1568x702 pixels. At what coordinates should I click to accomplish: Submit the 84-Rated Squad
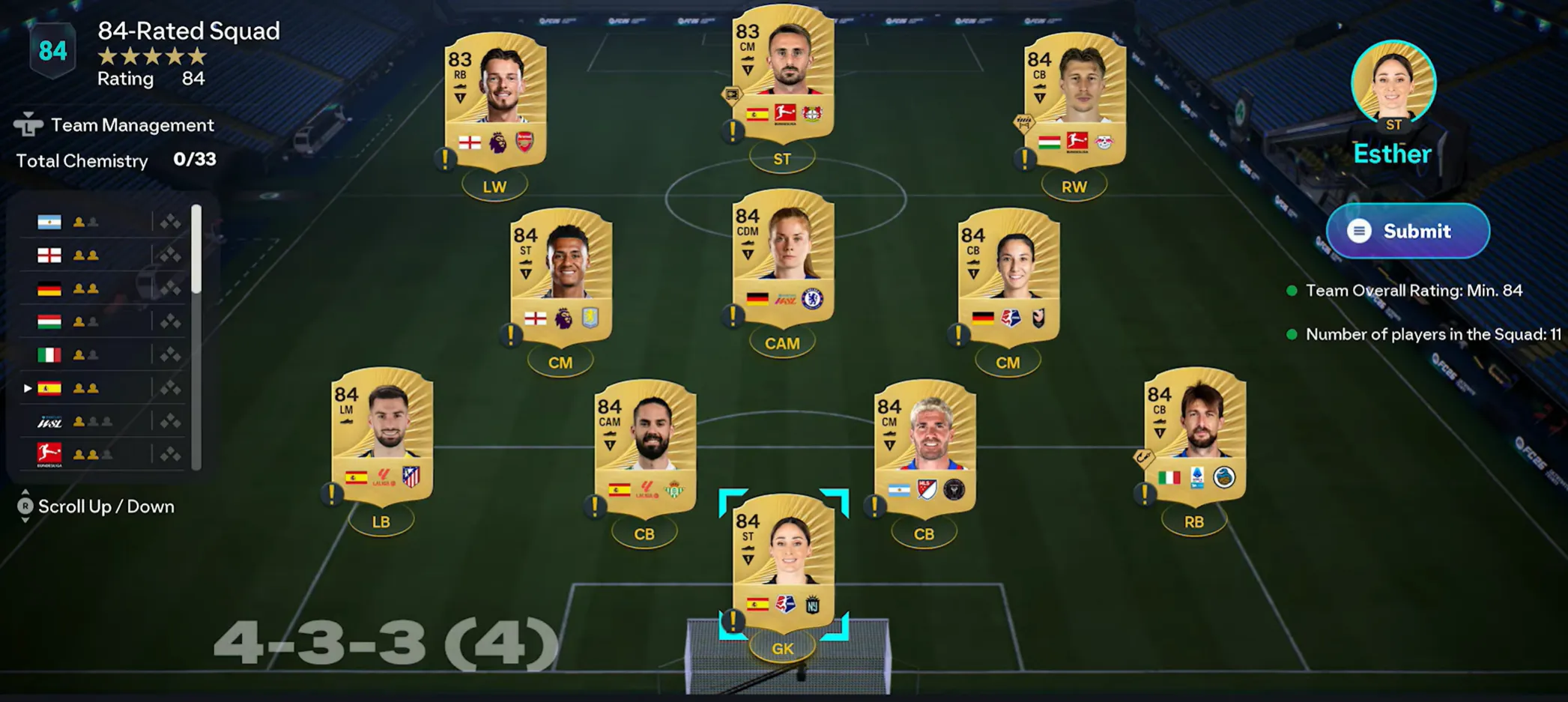click(1407, 231)
